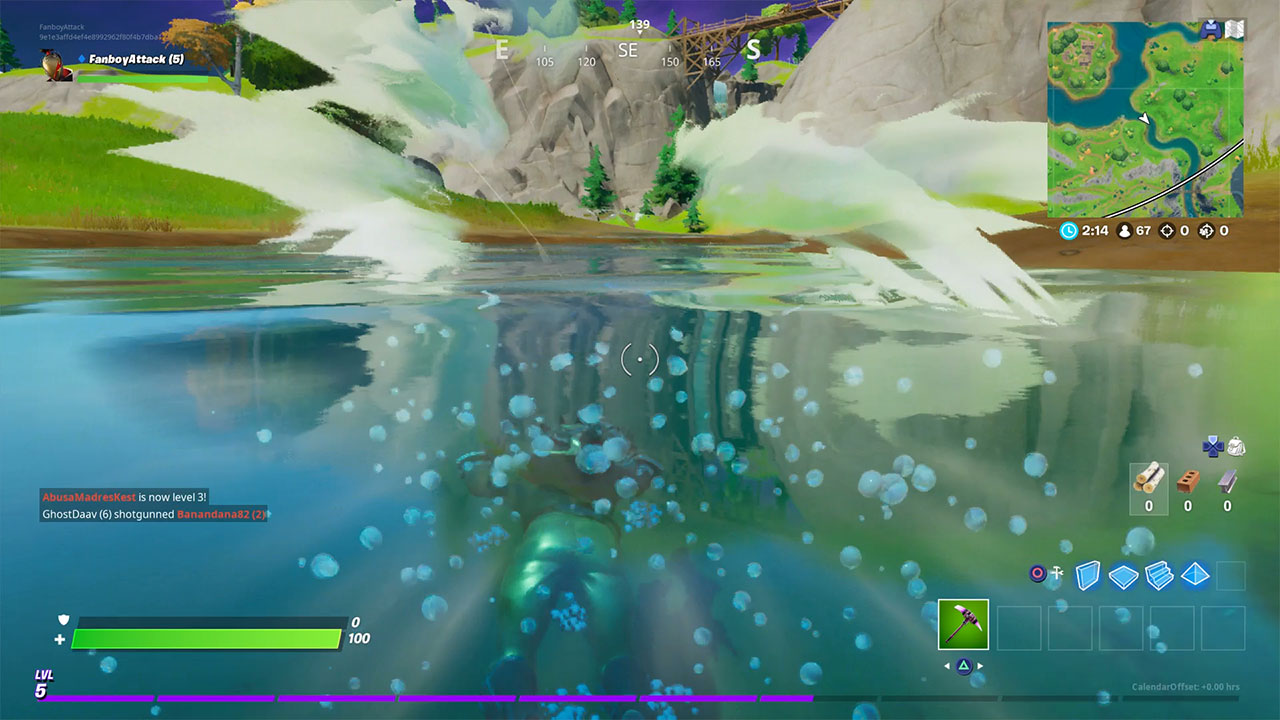The image size is (1280, 720).
Task: Click the squad eliminations icon
Action: point(1205,231)
